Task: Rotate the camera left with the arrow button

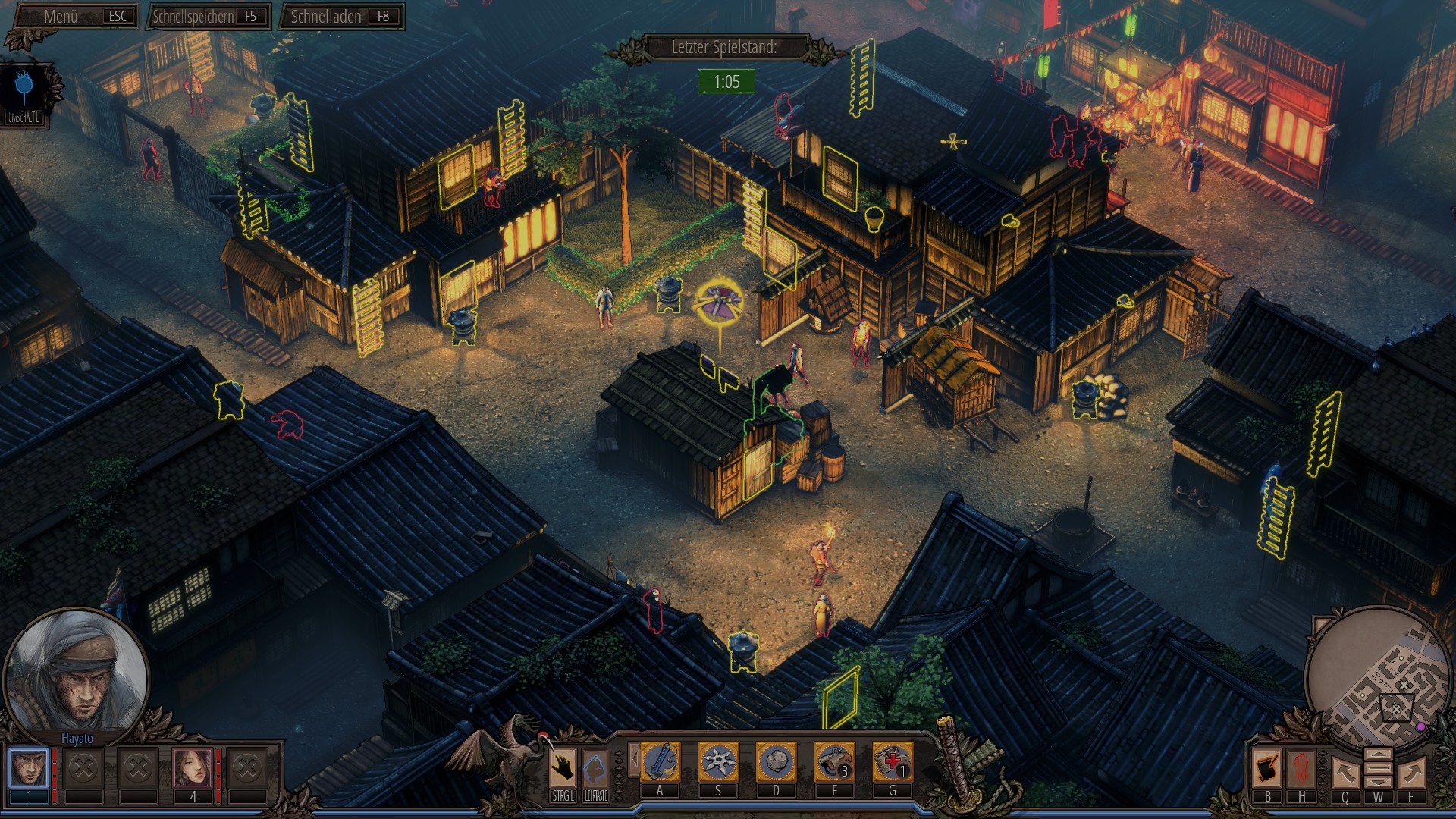Action: pyautogui.click(x=1345, y=773)
